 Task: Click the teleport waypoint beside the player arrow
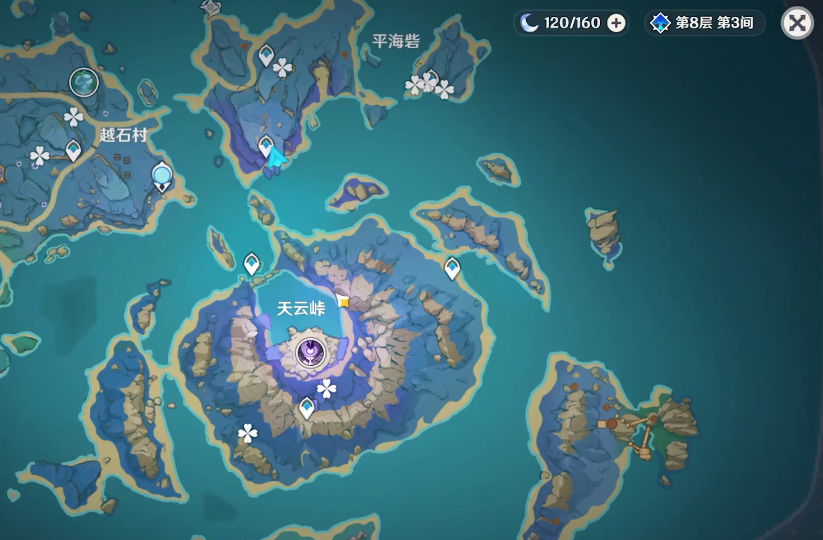point(265,148)
